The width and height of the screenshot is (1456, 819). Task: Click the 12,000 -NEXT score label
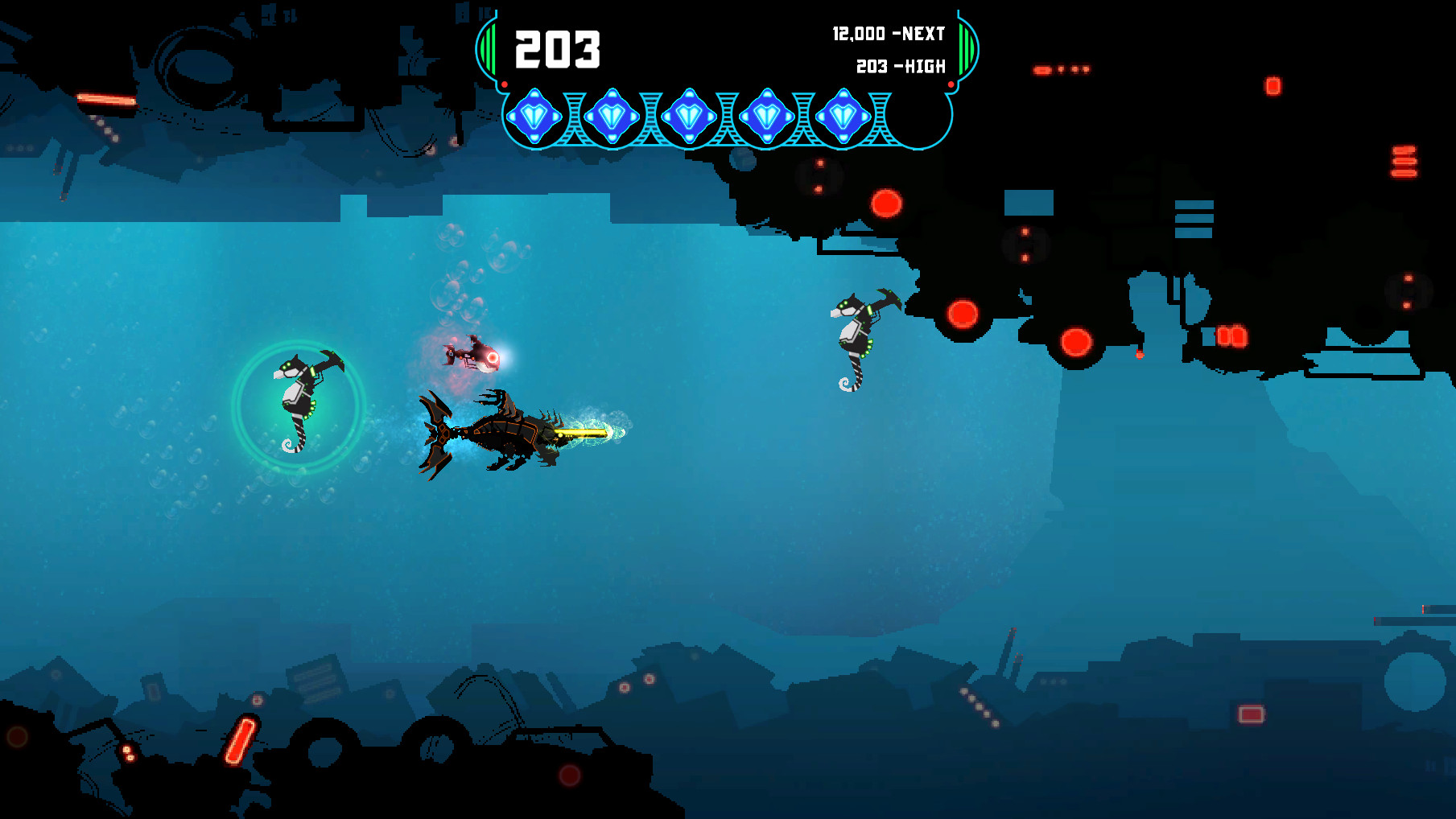pos(888,34)
